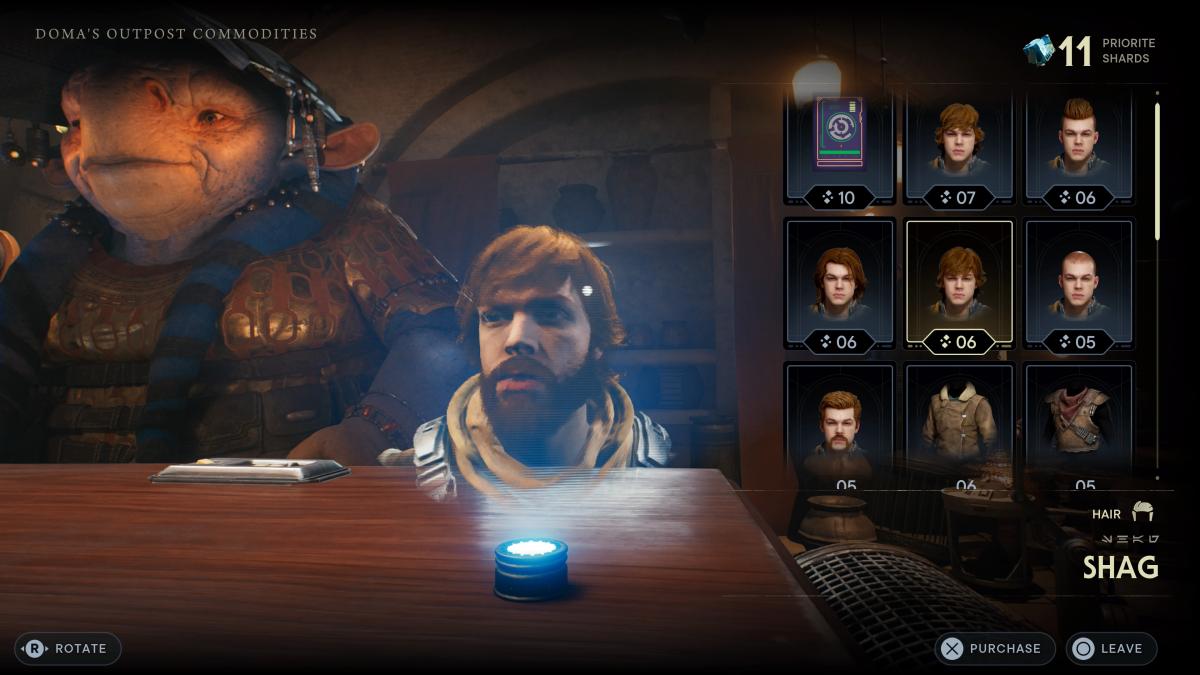Screen dimensions: 1200x675
Task: Click the shop list scrollbar
Action: pyautogui.click(x=1157, y=170)
